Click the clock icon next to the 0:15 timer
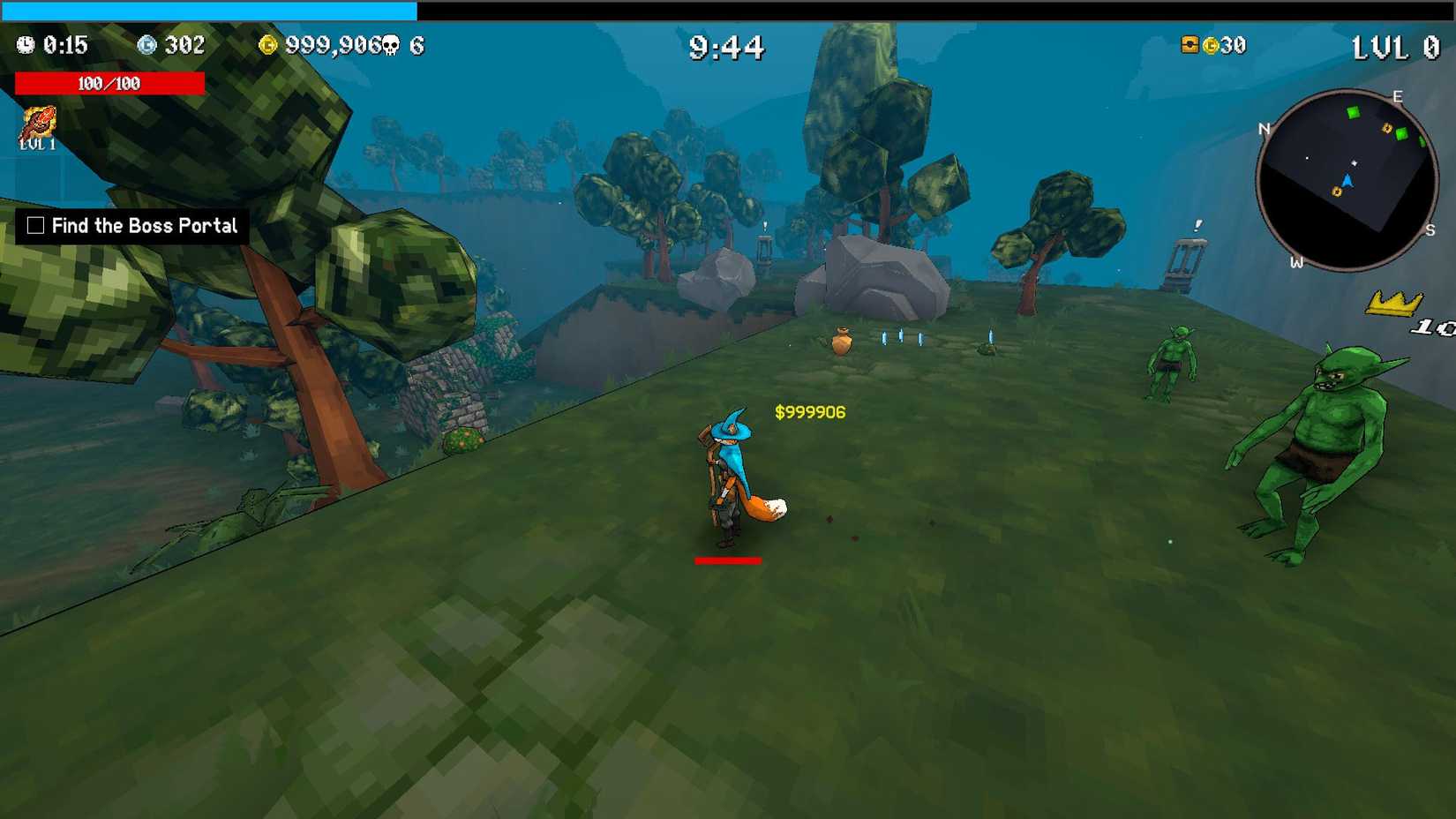The width and height of the screenshot is (1456, 819). (x=25, y=45)
